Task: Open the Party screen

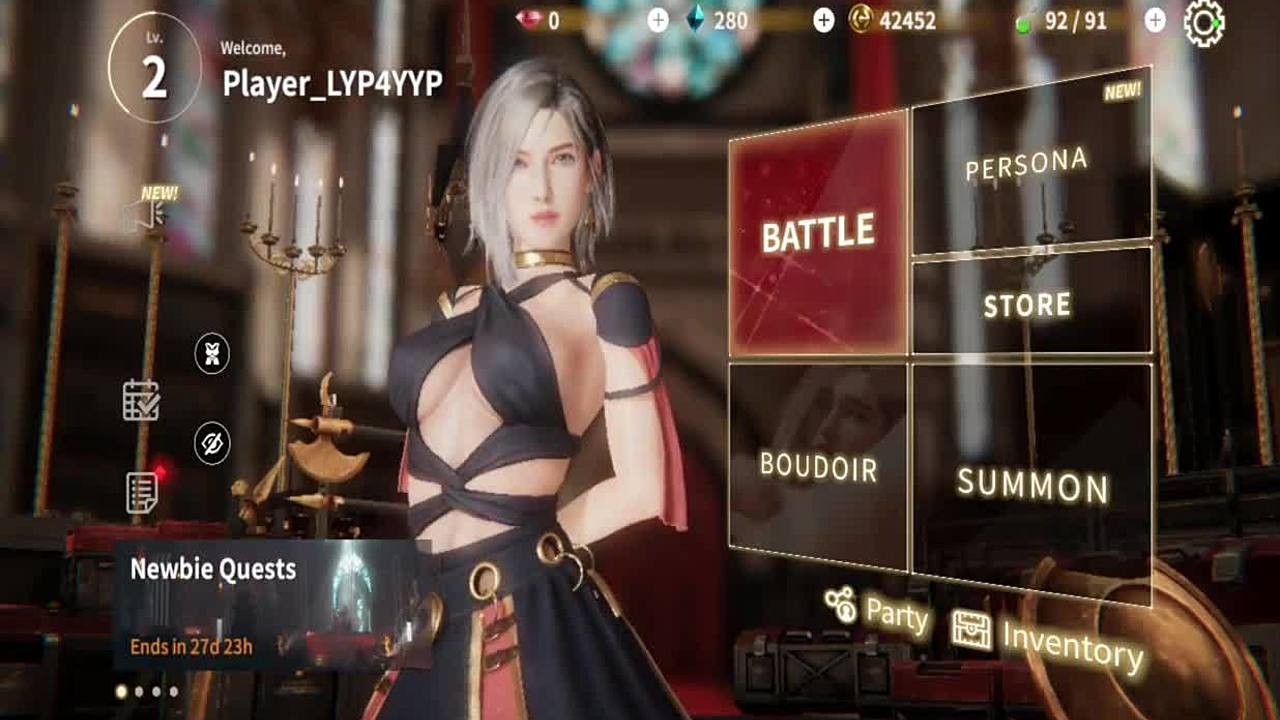Action: click(x=877, y=610)
